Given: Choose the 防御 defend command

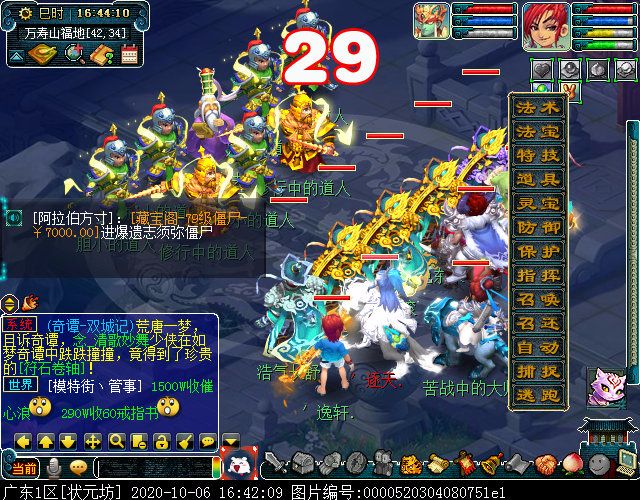Looking at the screenshot, I should coord(538,228).
